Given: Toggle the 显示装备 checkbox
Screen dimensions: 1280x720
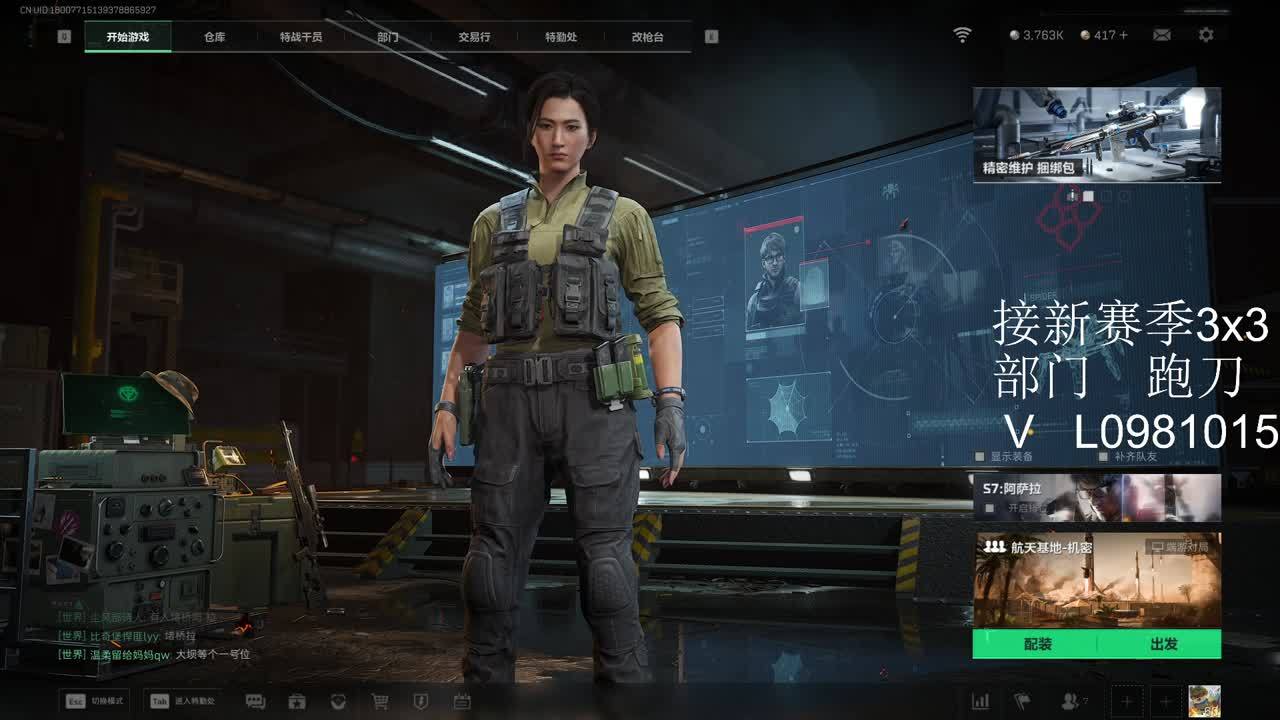Looking at the screenshot, I should point(980,457).
